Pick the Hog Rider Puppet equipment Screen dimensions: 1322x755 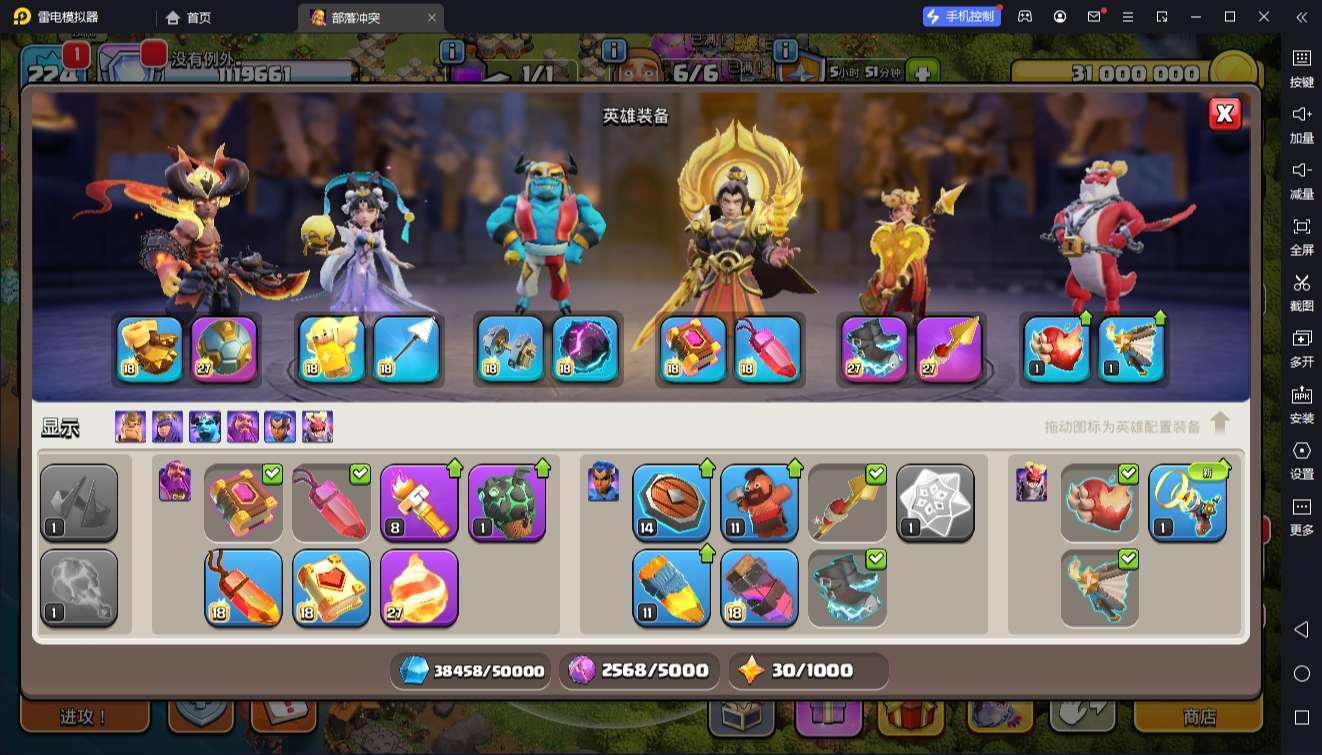click(x=759, y=502)
